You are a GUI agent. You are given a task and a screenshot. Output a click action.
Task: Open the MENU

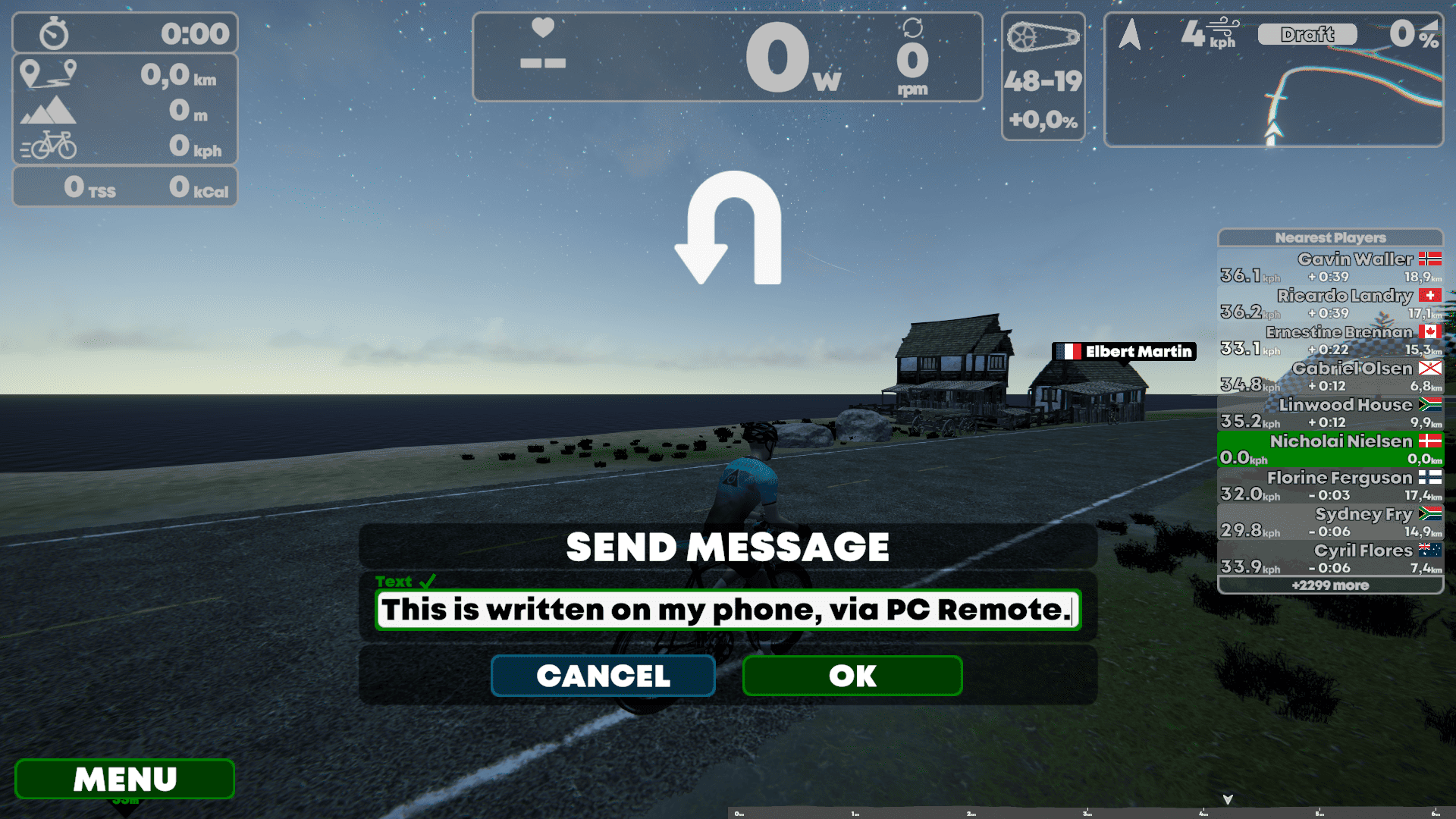pyautogui.click(x=124, y=779)
